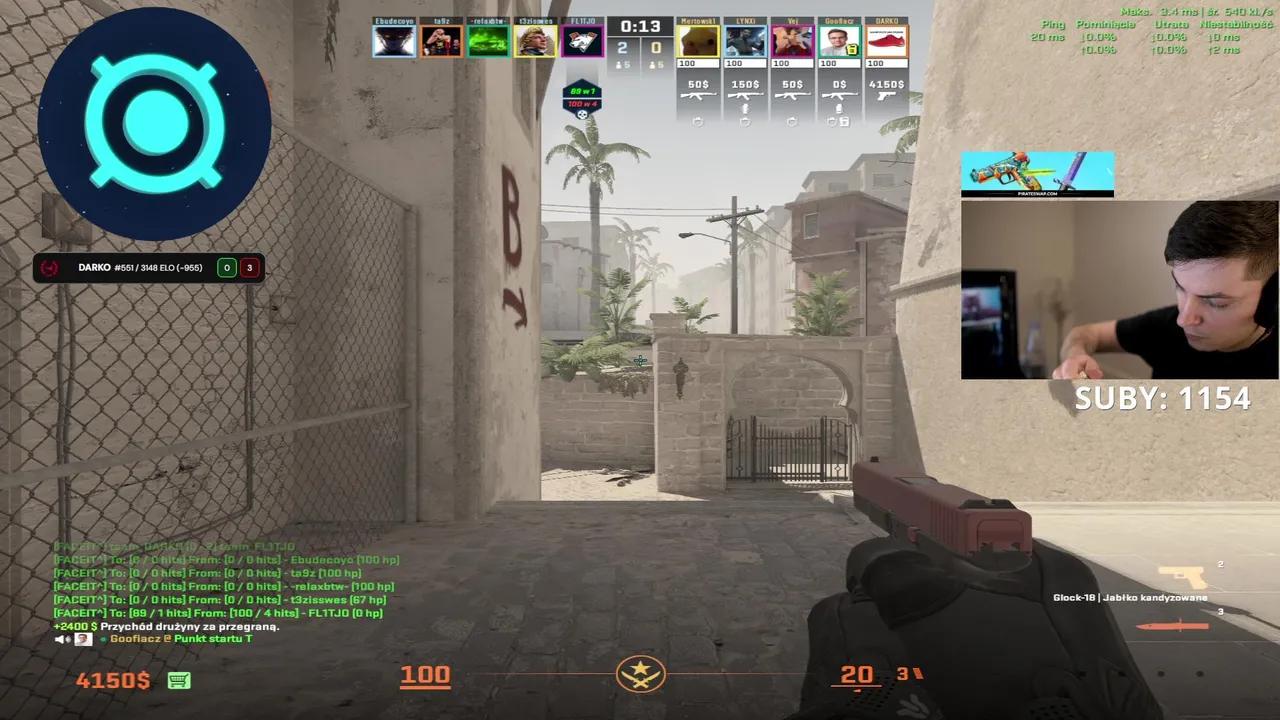The width and height of the screenshot is (1280, 720).
Task: Click the CS2 round logo above the health bar
Action: click(641, 675)
